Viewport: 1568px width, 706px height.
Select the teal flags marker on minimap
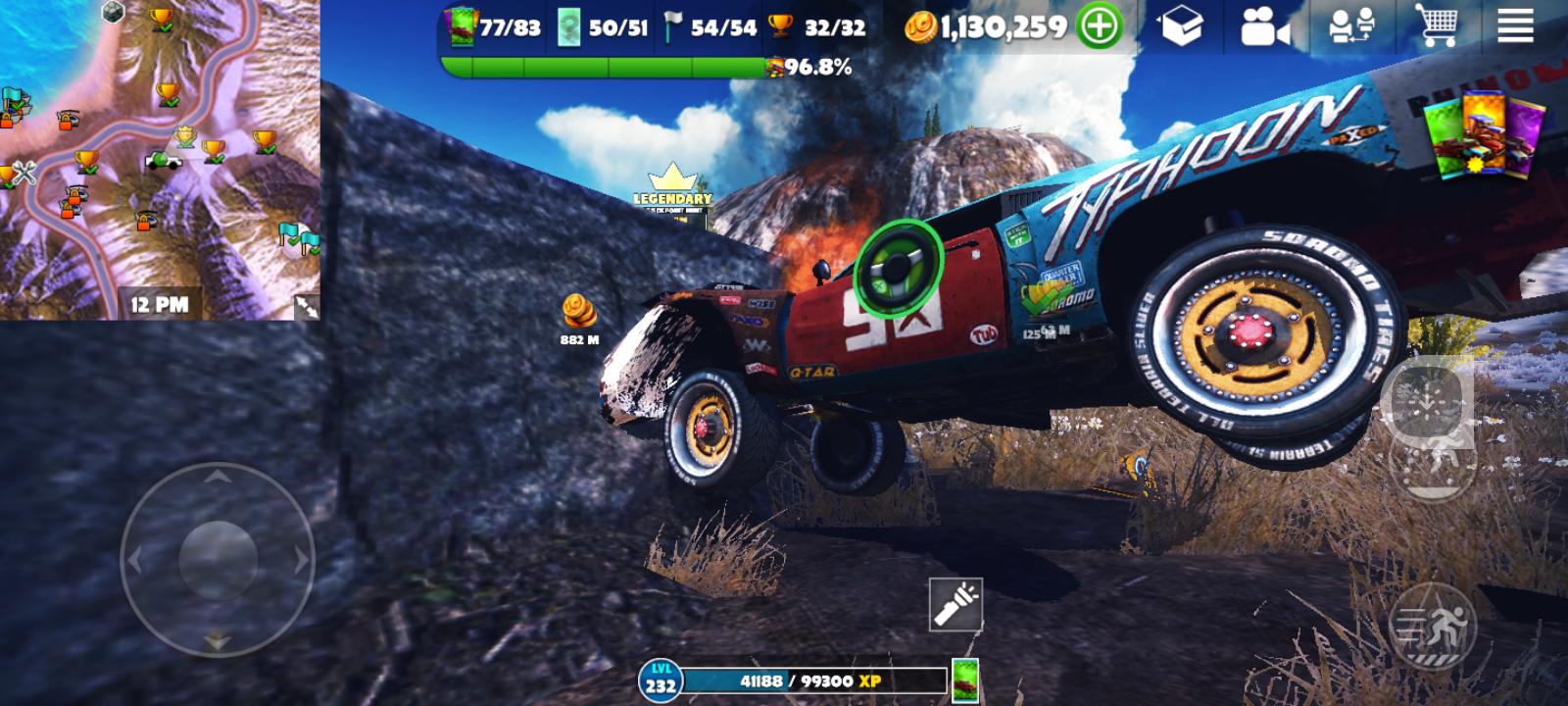(x=299, y=237)
